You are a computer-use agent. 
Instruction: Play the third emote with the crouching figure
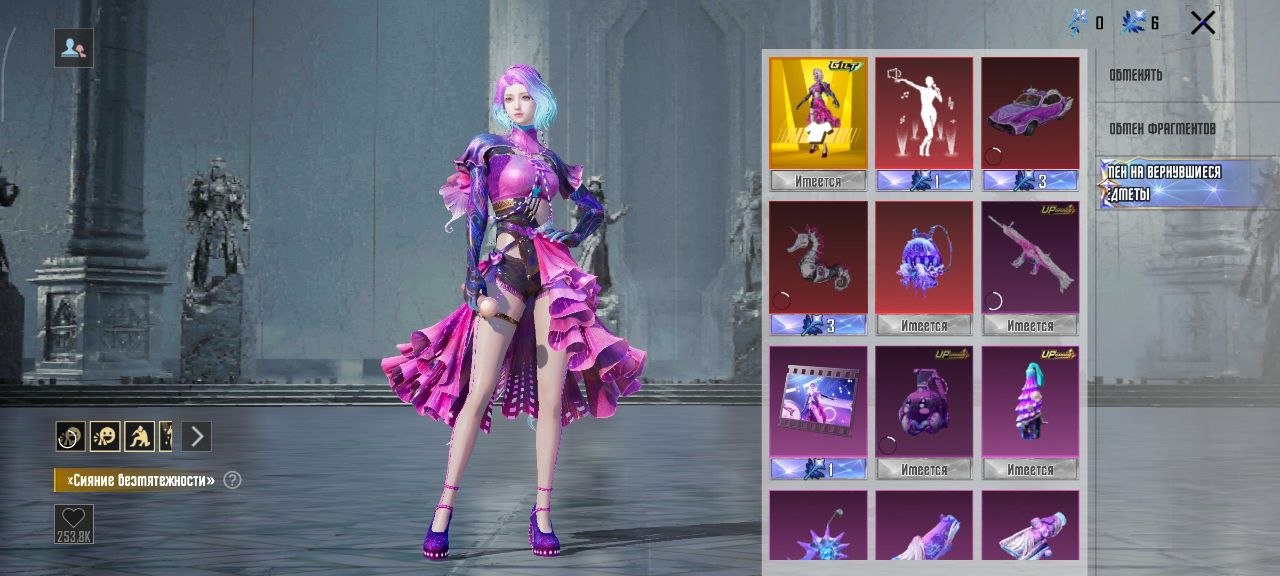[x=139, y=436]
